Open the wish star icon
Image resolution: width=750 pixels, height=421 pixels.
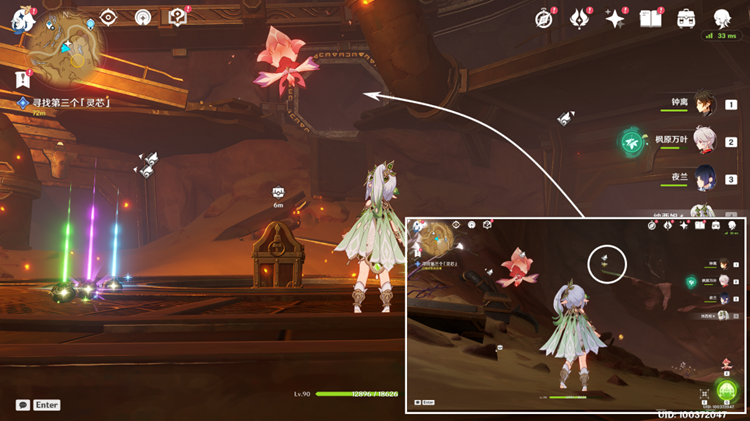tap(615, 19)
